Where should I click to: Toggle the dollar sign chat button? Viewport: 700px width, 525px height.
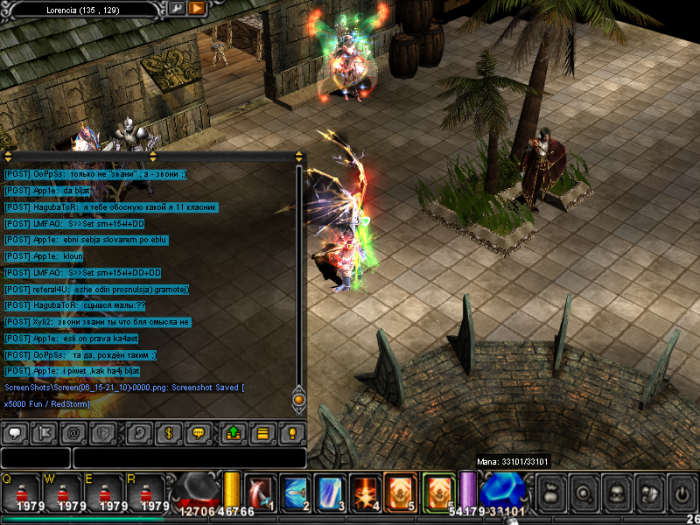[x=168, y=434]
